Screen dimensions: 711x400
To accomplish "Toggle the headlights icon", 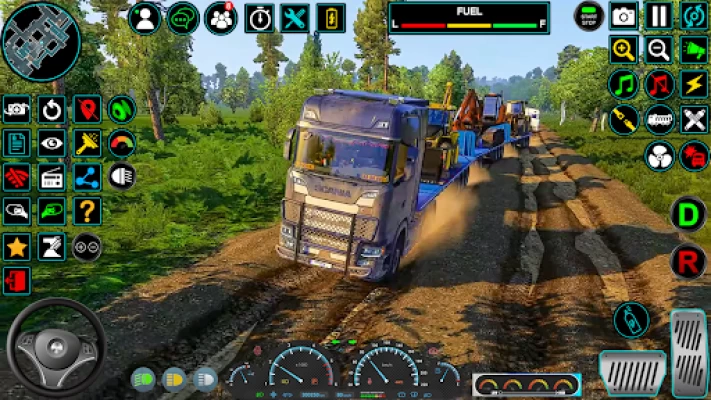I will tap(122, 177).
